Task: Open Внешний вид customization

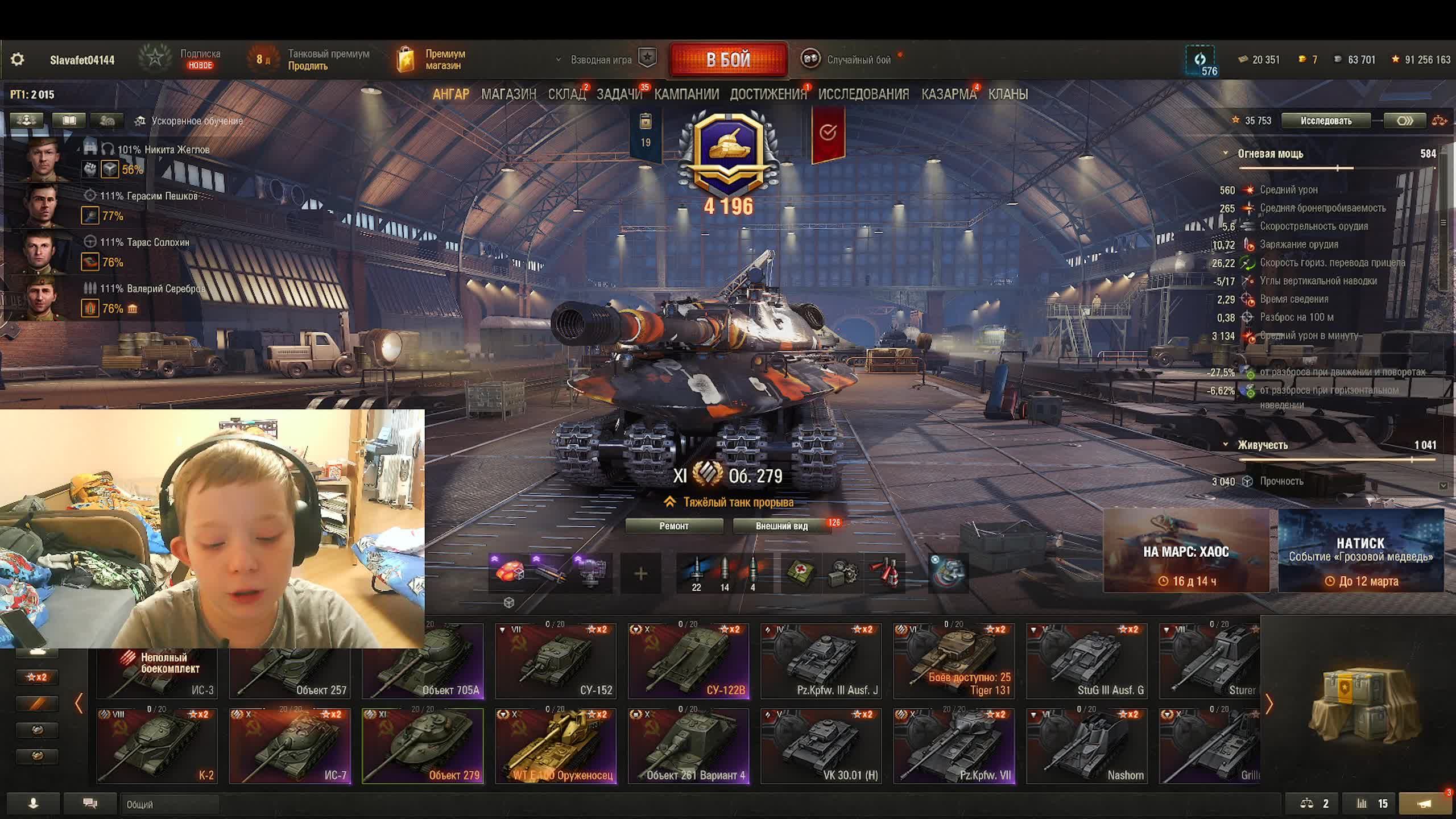Action: 781,526
